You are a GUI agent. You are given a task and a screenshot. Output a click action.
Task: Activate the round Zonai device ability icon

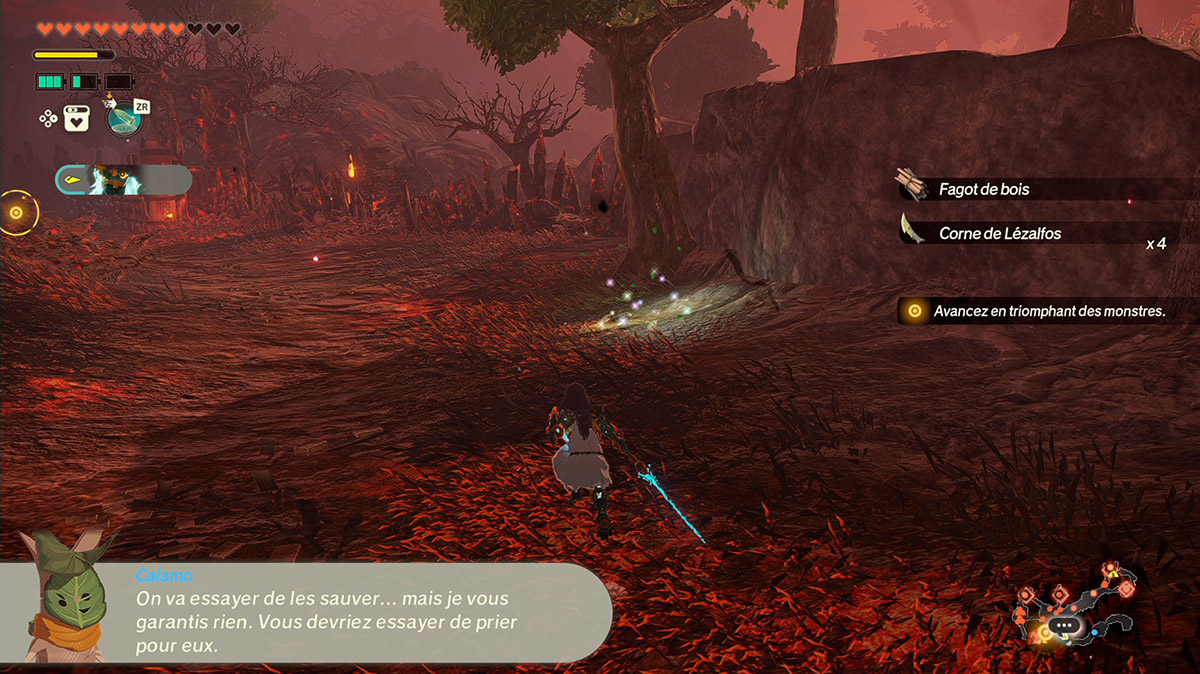click(124, 119)
